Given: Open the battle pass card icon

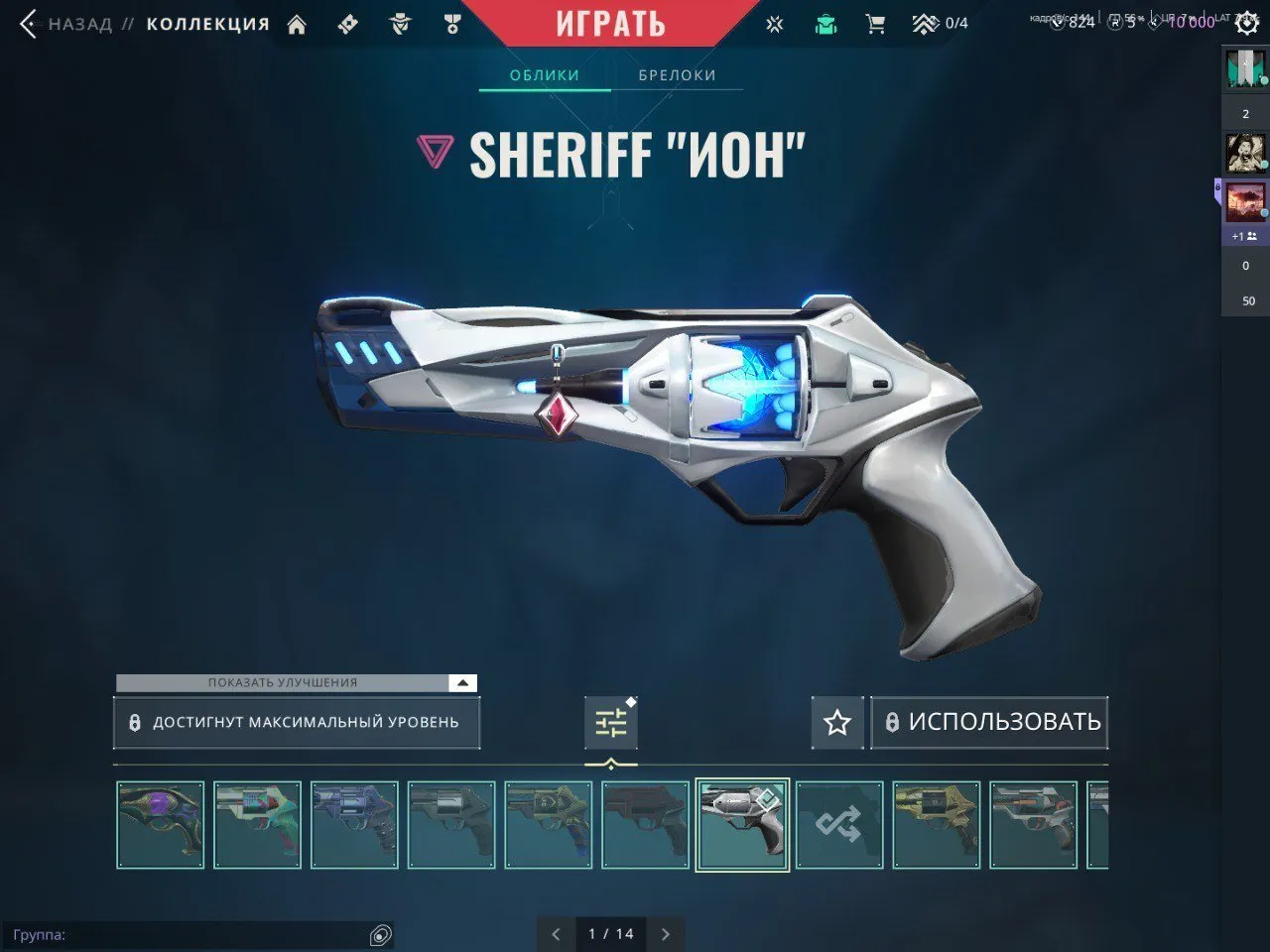Looking at the screenshot, I should pos(347,23).
